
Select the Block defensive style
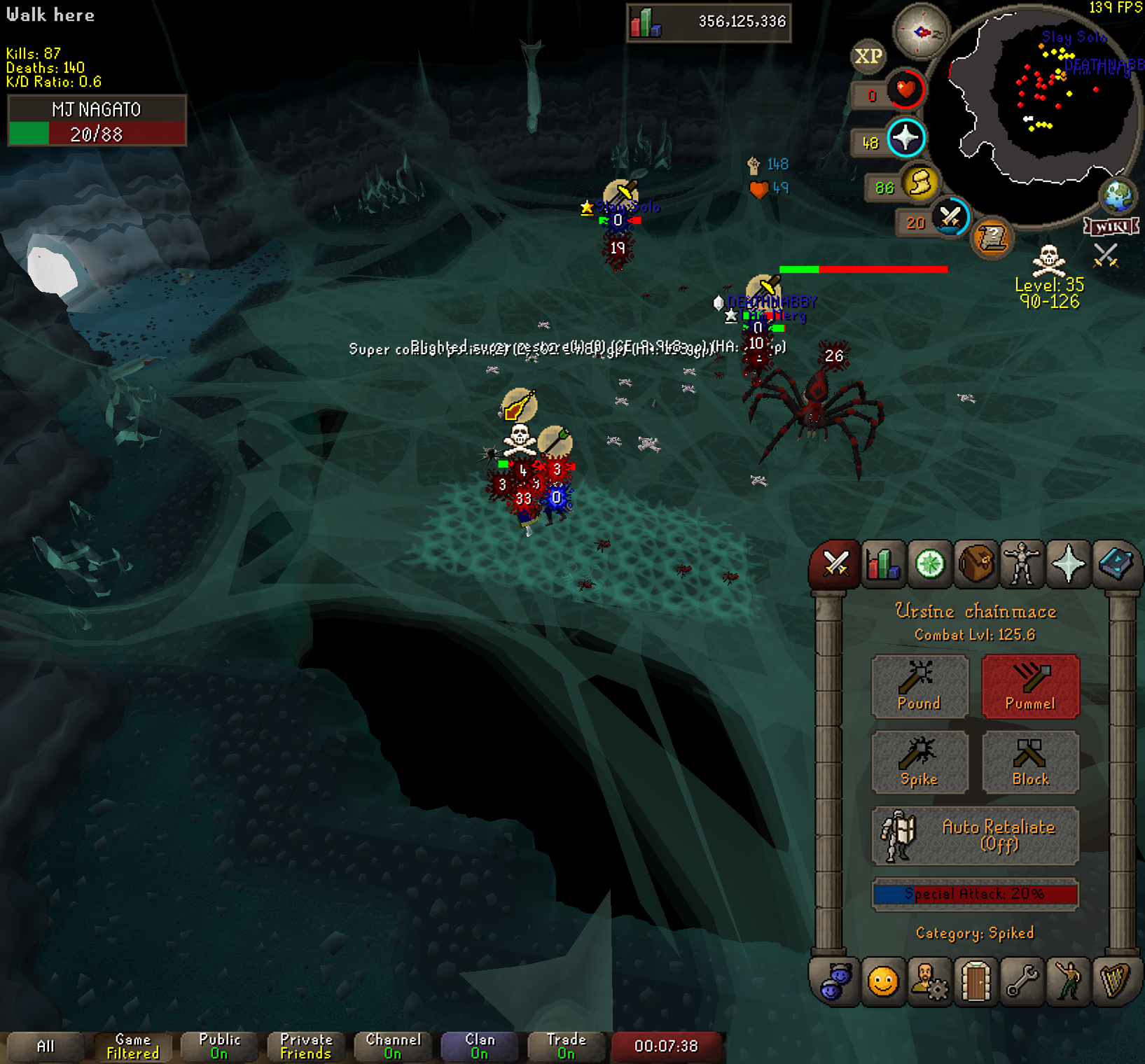coord(1030,762)
